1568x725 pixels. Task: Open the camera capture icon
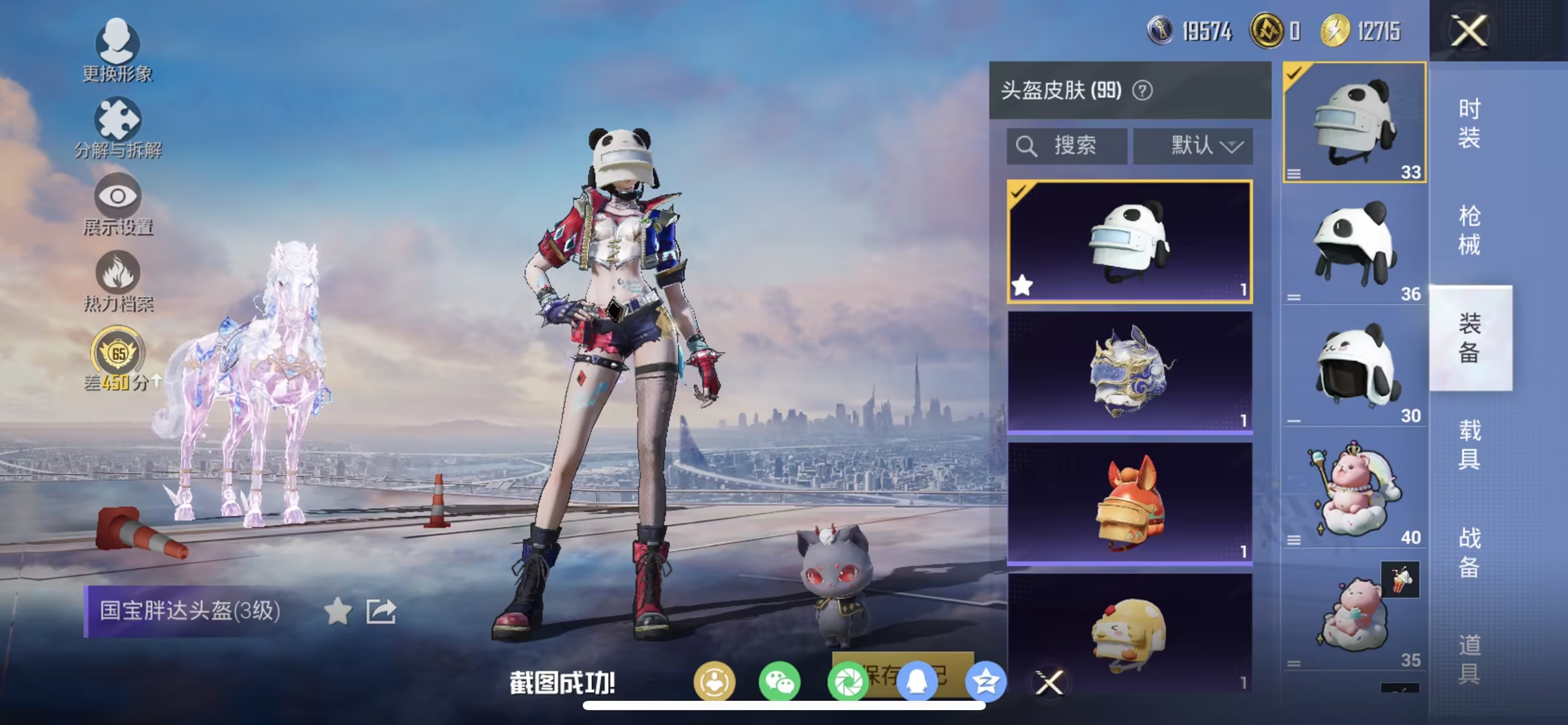pyautogui.click(x=849, y=680)
